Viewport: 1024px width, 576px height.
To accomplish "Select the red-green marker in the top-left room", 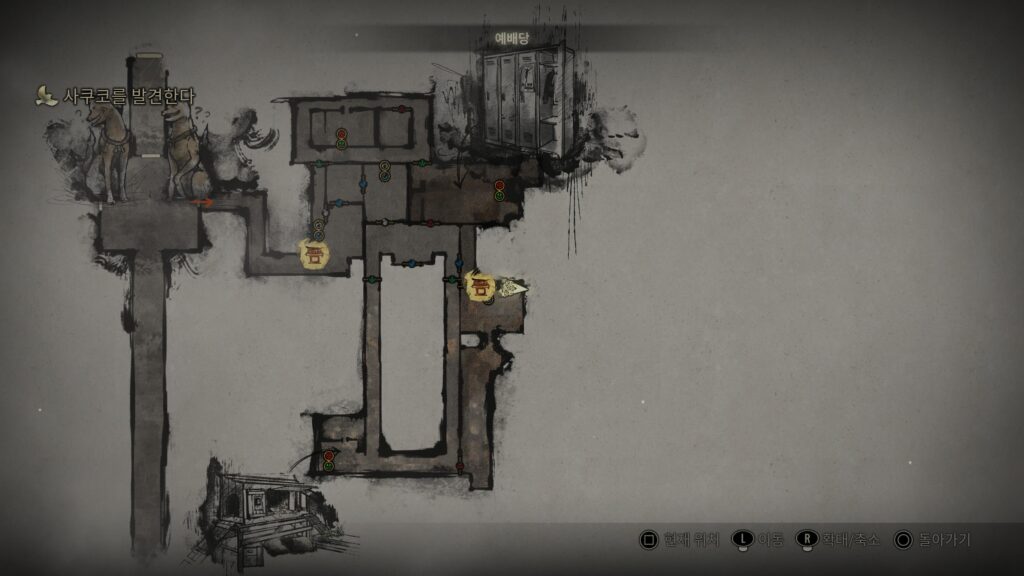I will tap(341, 138).
